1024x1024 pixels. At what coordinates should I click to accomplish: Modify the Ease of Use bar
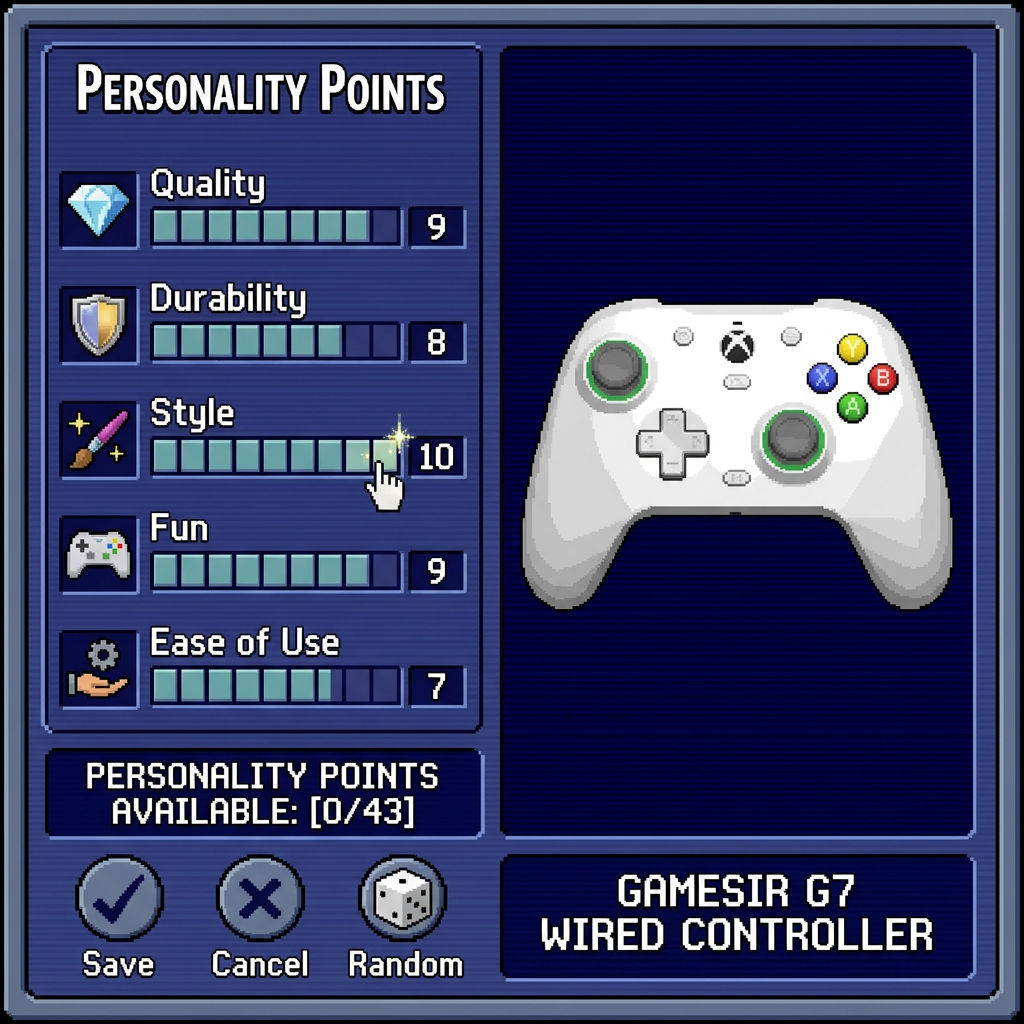tap(275, 686)
